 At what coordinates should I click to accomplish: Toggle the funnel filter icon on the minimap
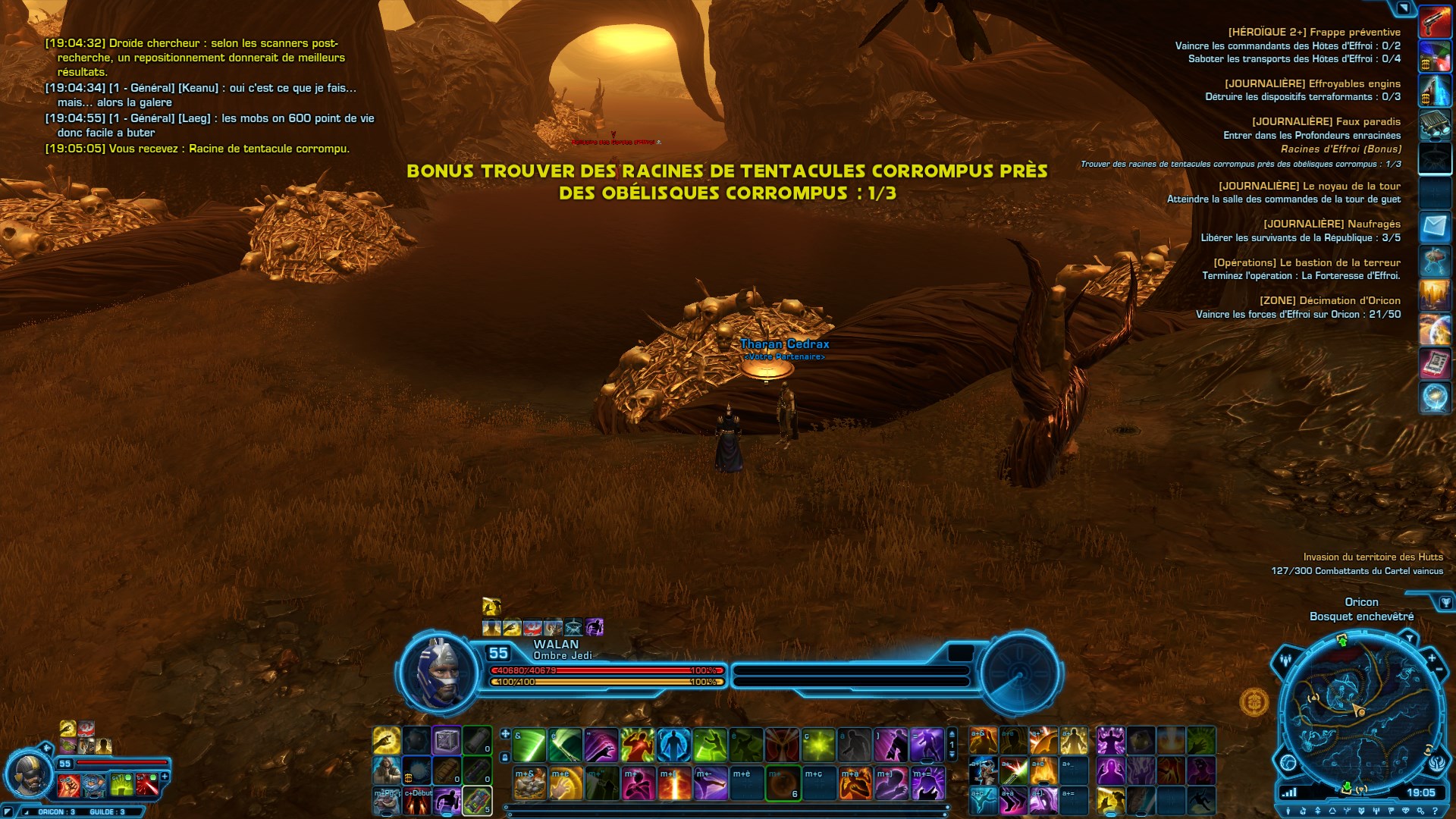click(1410, 638)
